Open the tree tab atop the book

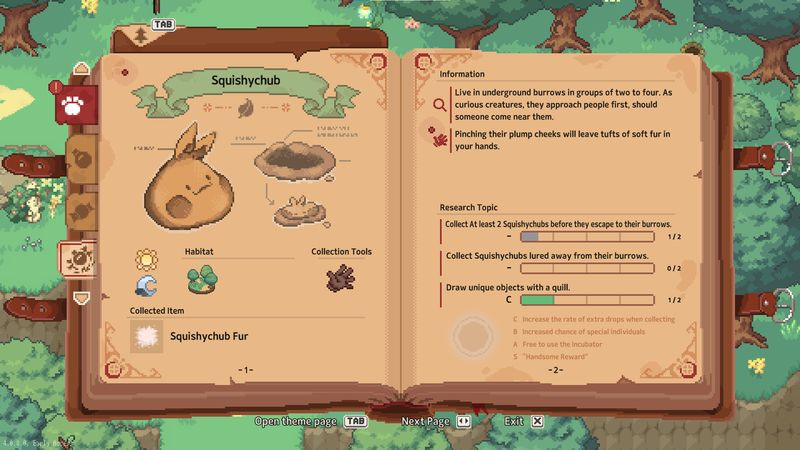(x=143, y=38)
